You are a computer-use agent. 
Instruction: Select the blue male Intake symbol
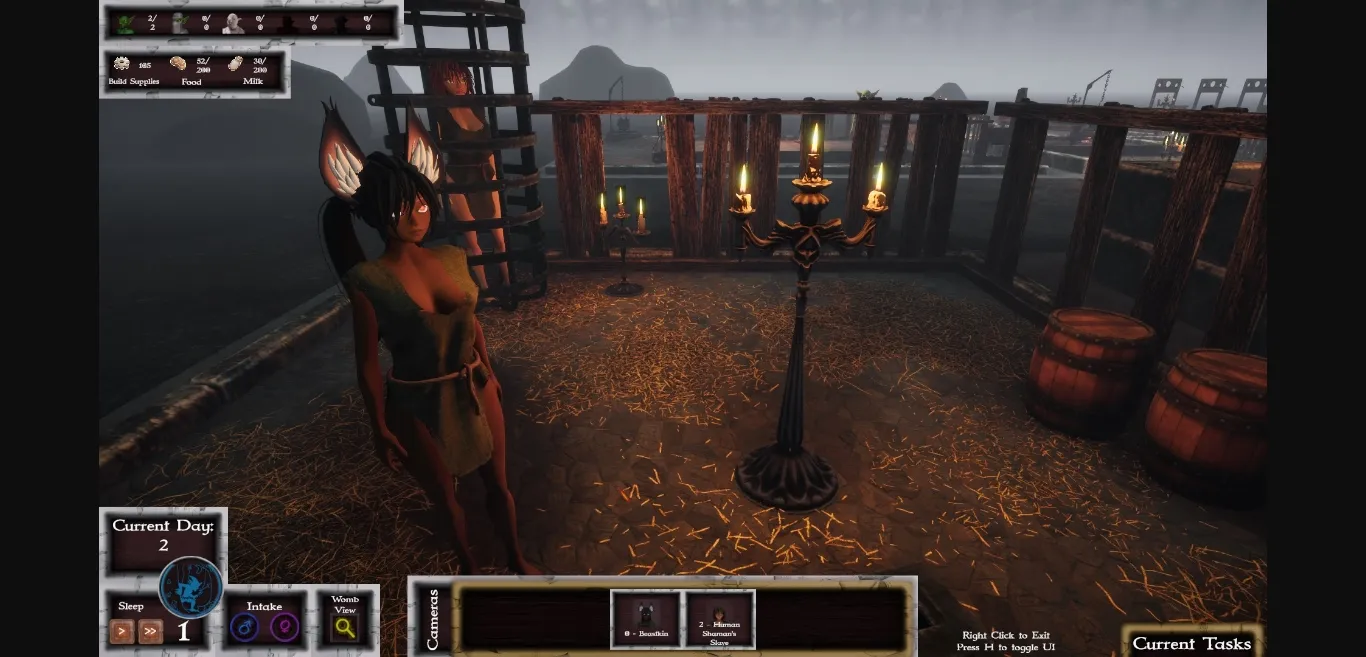[x=244, y=628]
